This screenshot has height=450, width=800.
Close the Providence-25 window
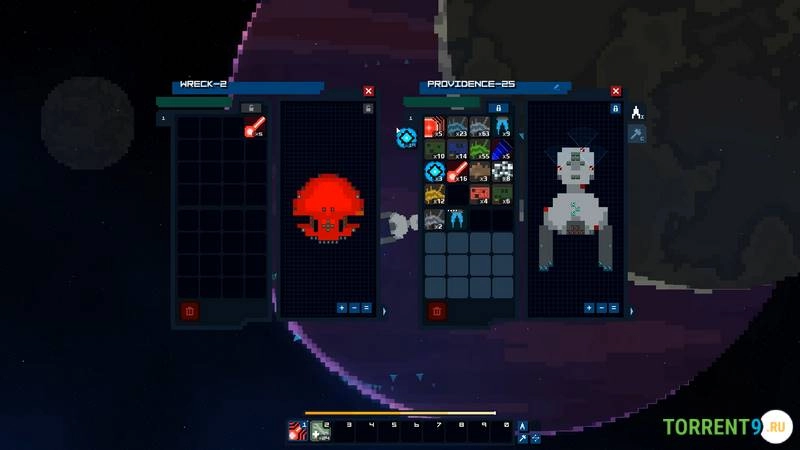point(616,91)
